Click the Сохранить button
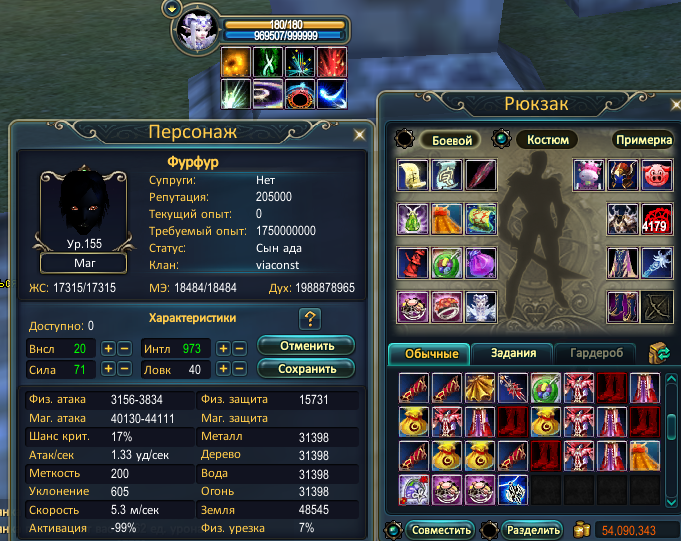681x541 pixels. tap(306, 369)
